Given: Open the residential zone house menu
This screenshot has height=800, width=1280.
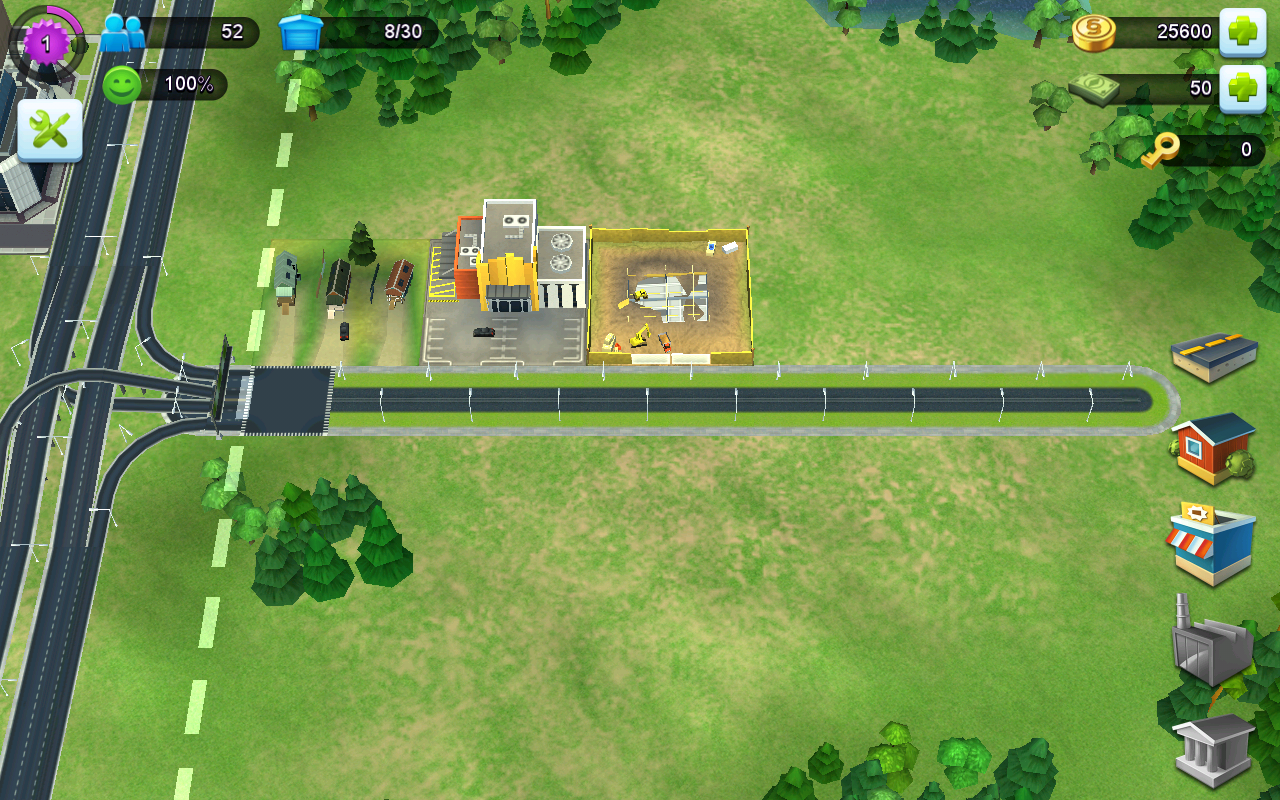Looking at the screenshot, I should click(1213, 449).
